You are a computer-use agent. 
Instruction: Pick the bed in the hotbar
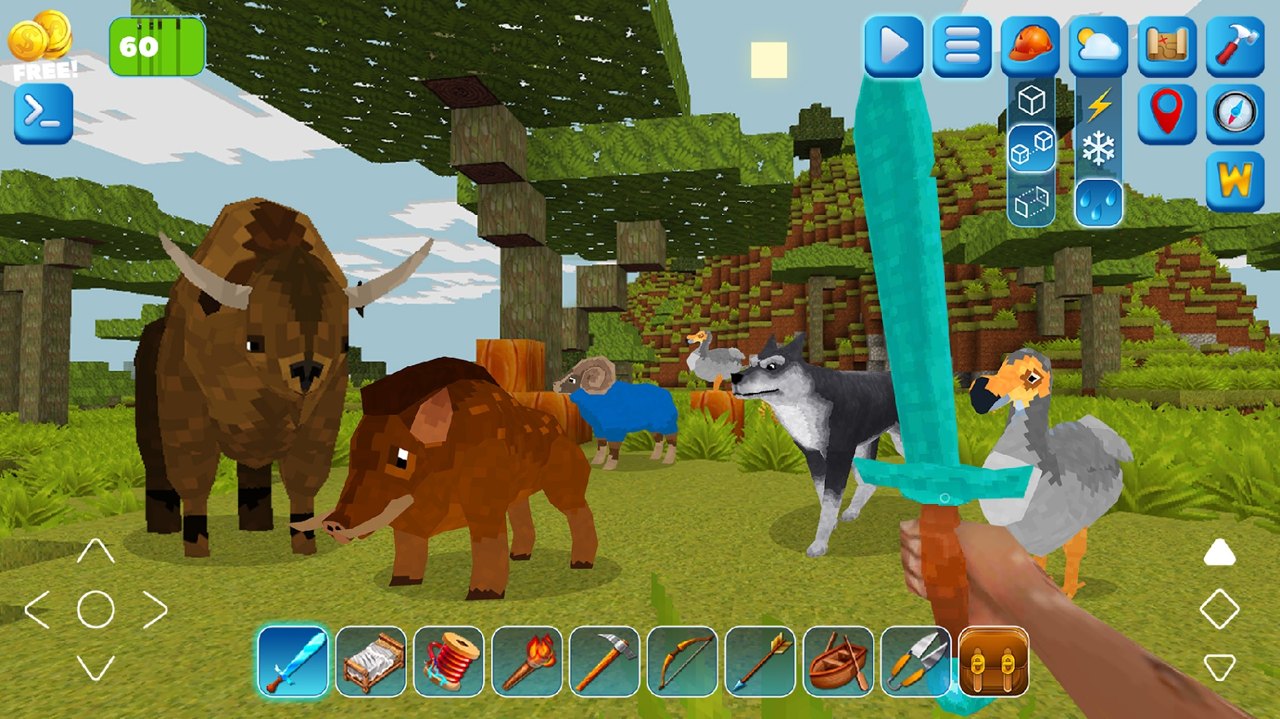pyautogui.click(x=371, y=661)
